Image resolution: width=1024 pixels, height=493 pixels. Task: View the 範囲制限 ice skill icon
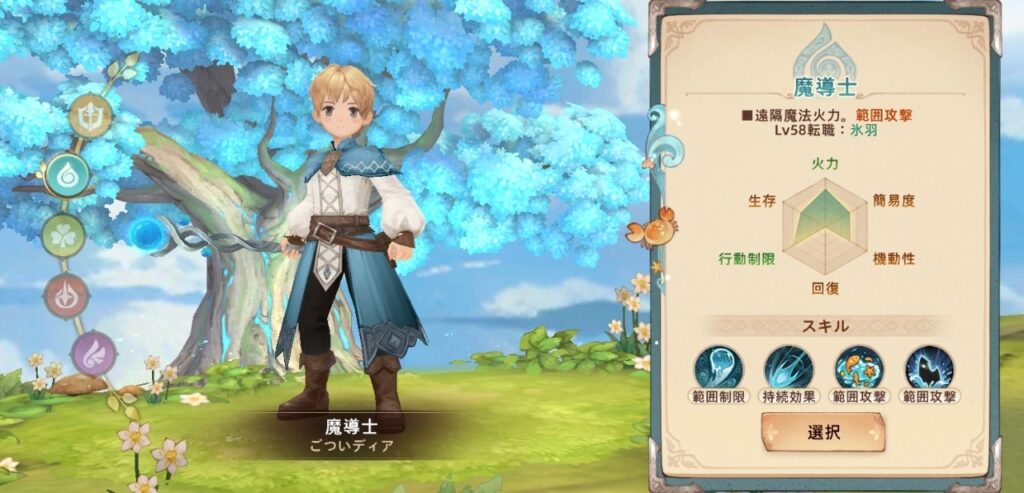pos(720,367)
